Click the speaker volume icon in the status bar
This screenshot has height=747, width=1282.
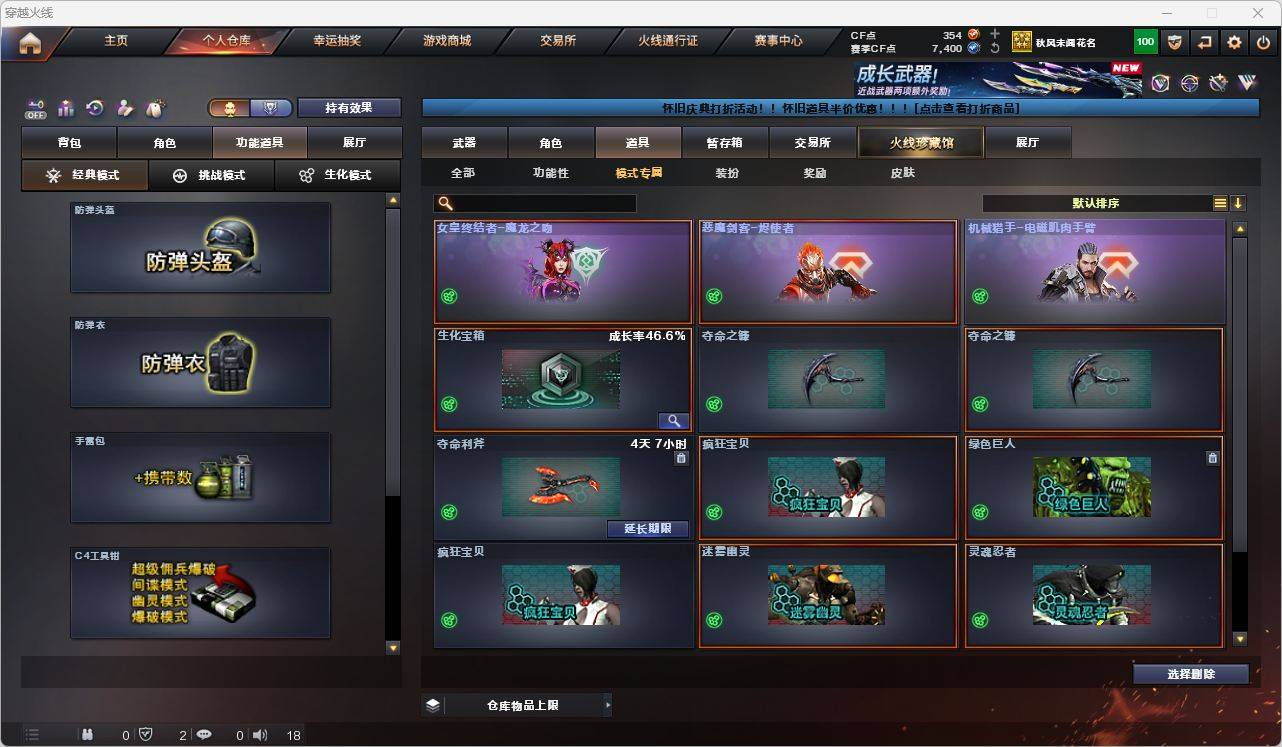(259, 735)
